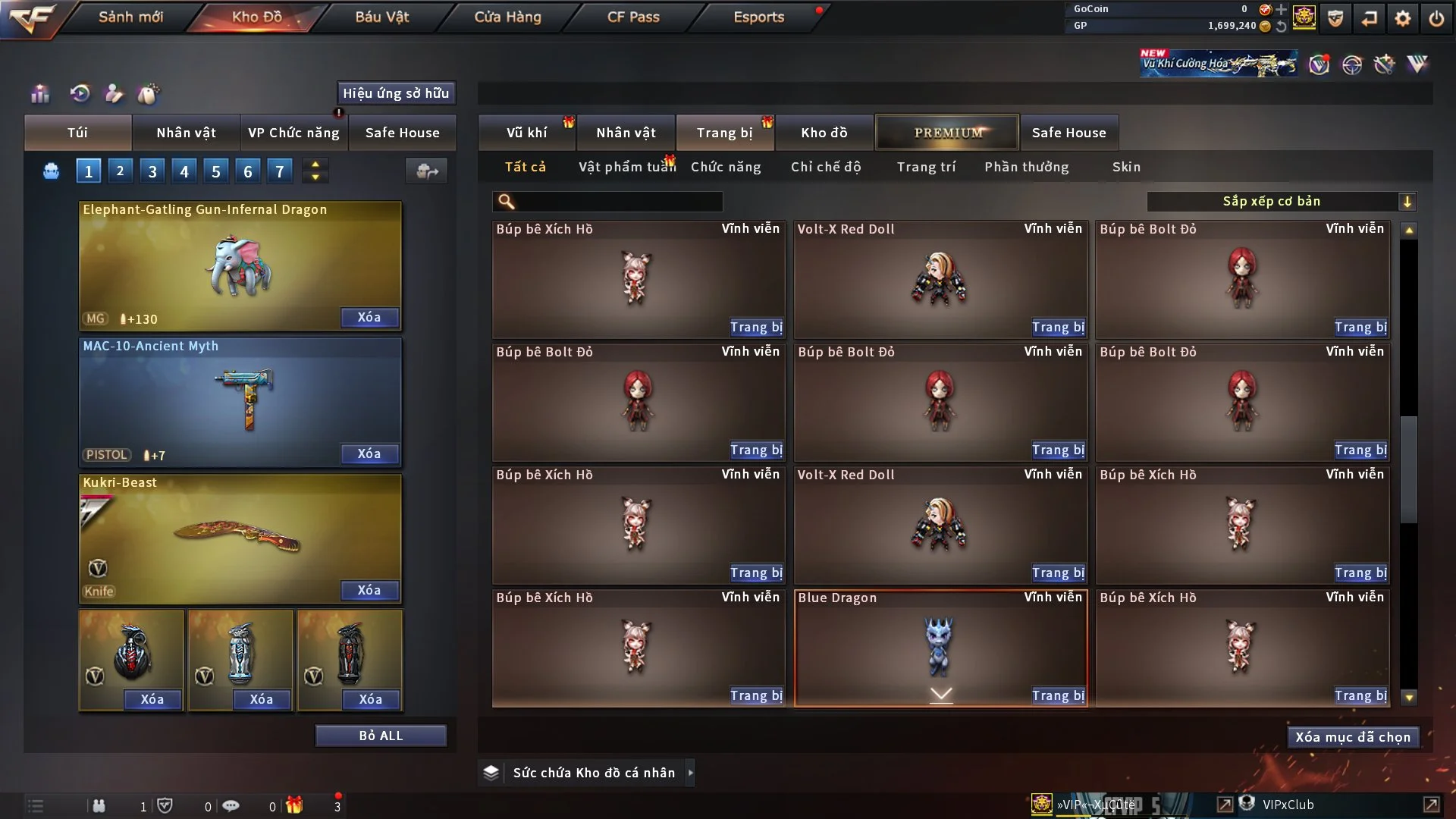Remove the Elephant-Gatling Gun with Xóa

tap(369, 317)
